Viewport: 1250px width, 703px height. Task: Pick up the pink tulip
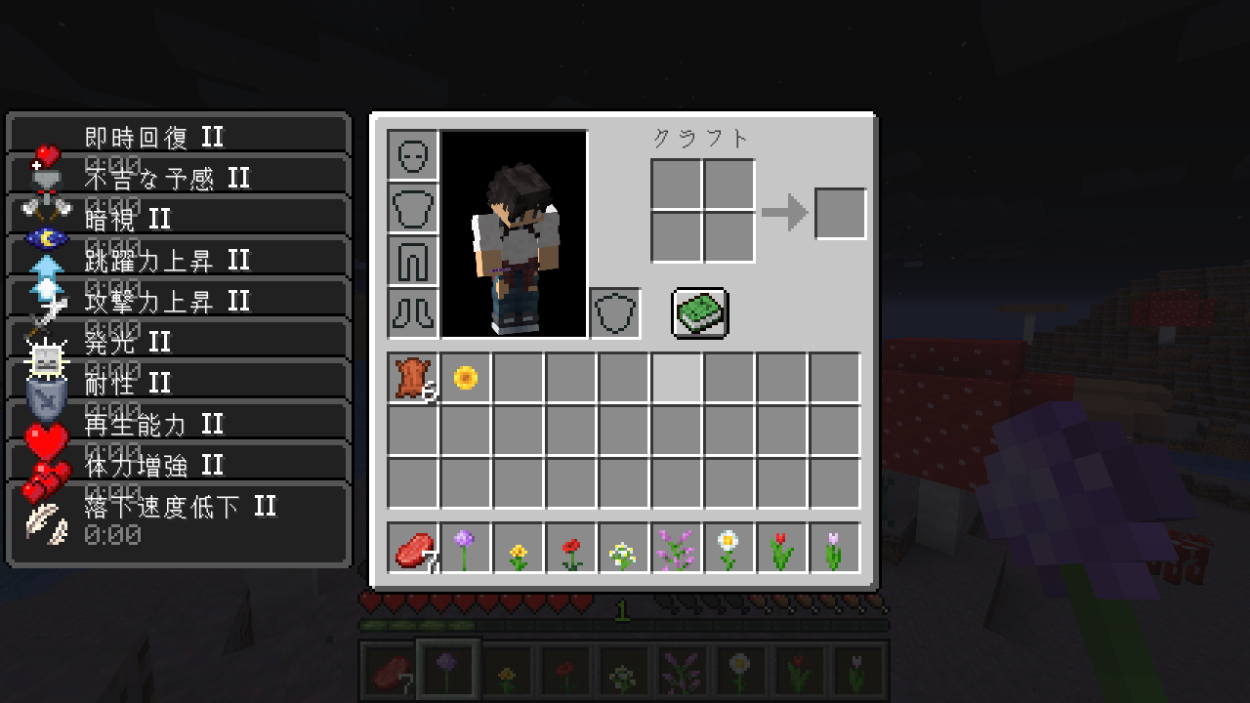pyautogui.click(x=834, y=548)
